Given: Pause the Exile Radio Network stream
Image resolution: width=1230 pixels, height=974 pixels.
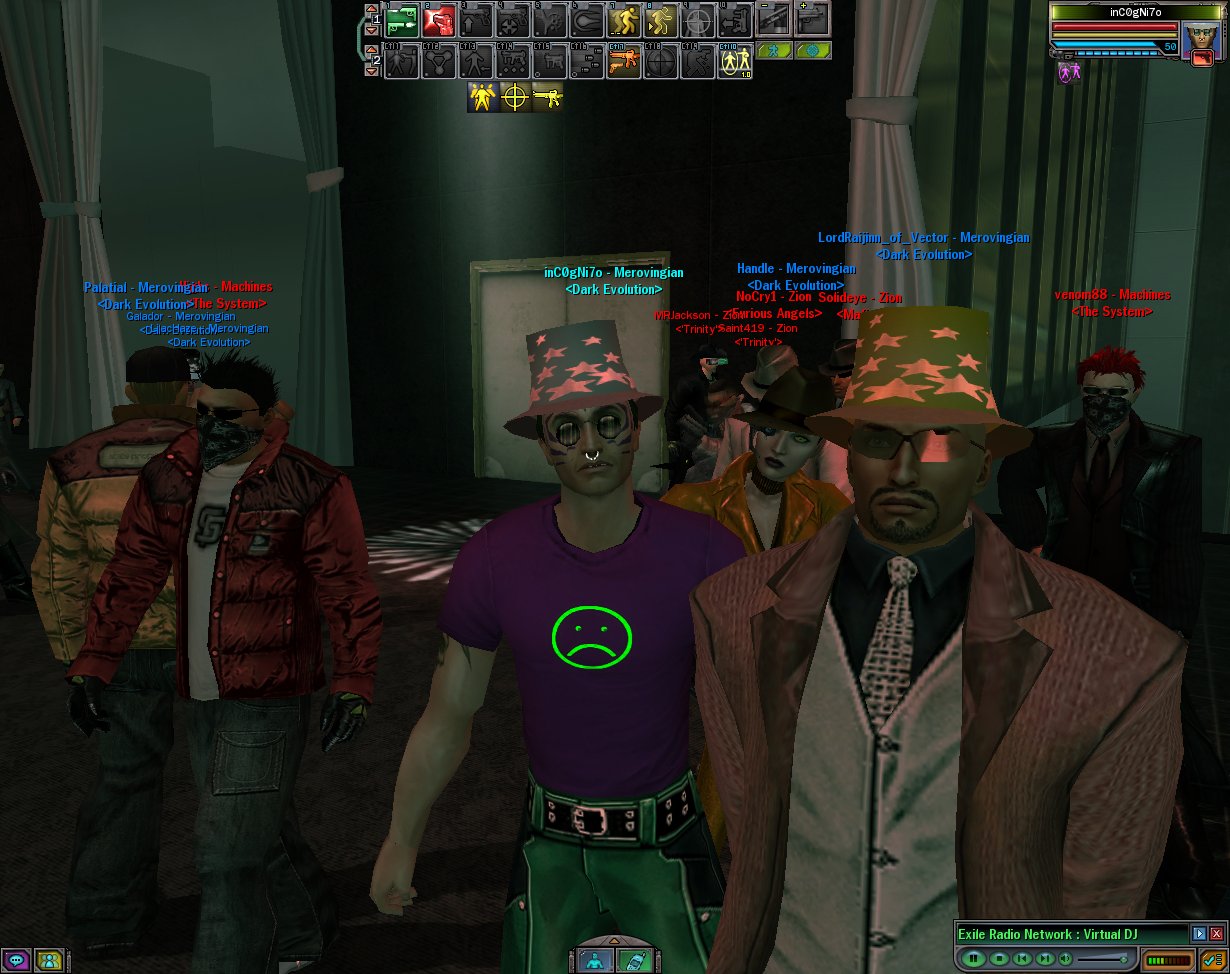Looking at the screenshot, I should (971, 959).
